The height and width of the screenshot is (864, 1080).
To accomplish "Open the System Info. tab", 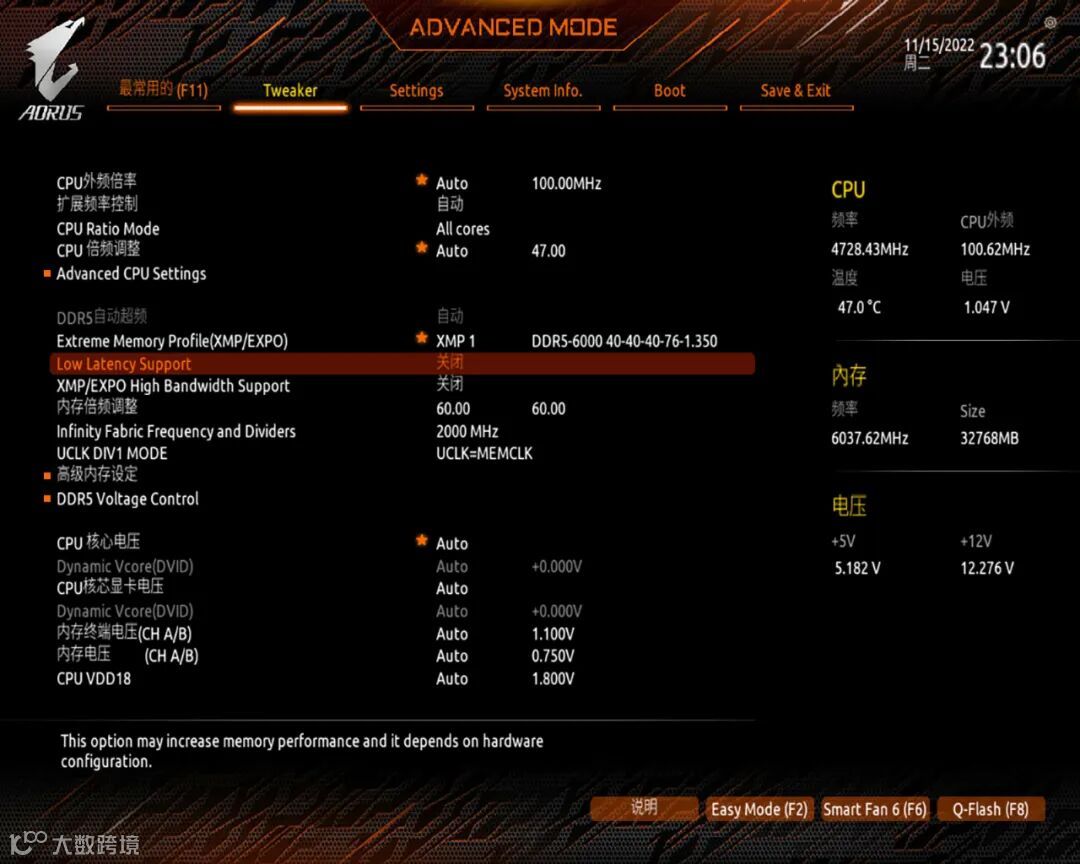I will tap(542, 90).
